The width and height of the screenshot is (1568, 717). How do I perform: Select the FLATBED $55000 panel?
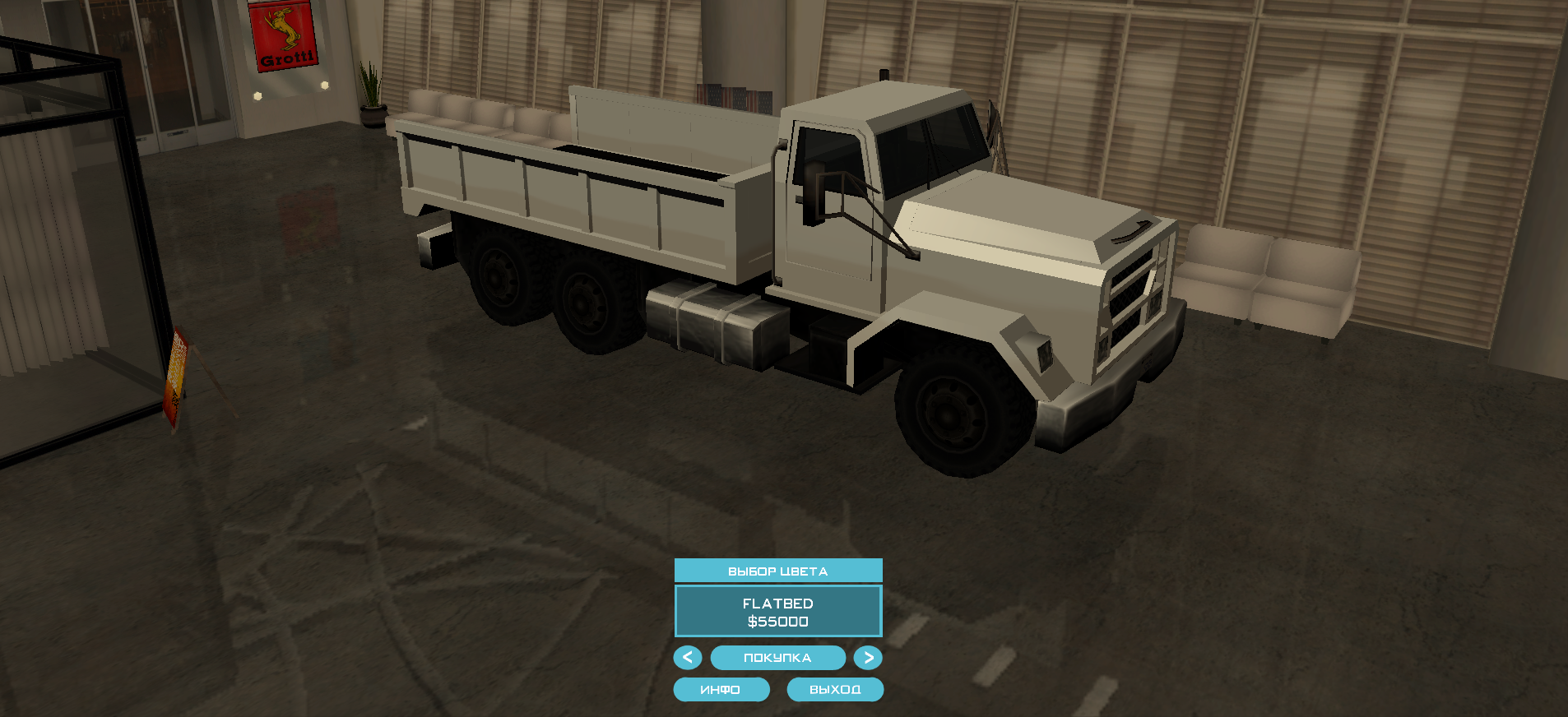point(777,612)
